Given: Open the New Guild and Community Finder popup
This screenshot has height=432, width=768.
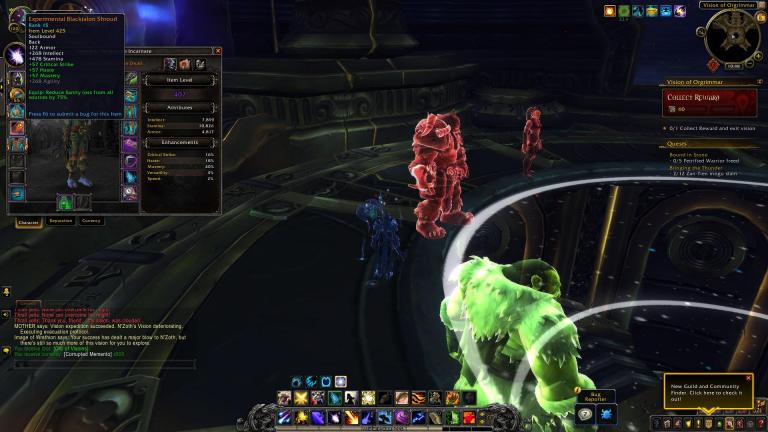Looking at the screenshot, I should pyautogui.click(x=705, y=392).
